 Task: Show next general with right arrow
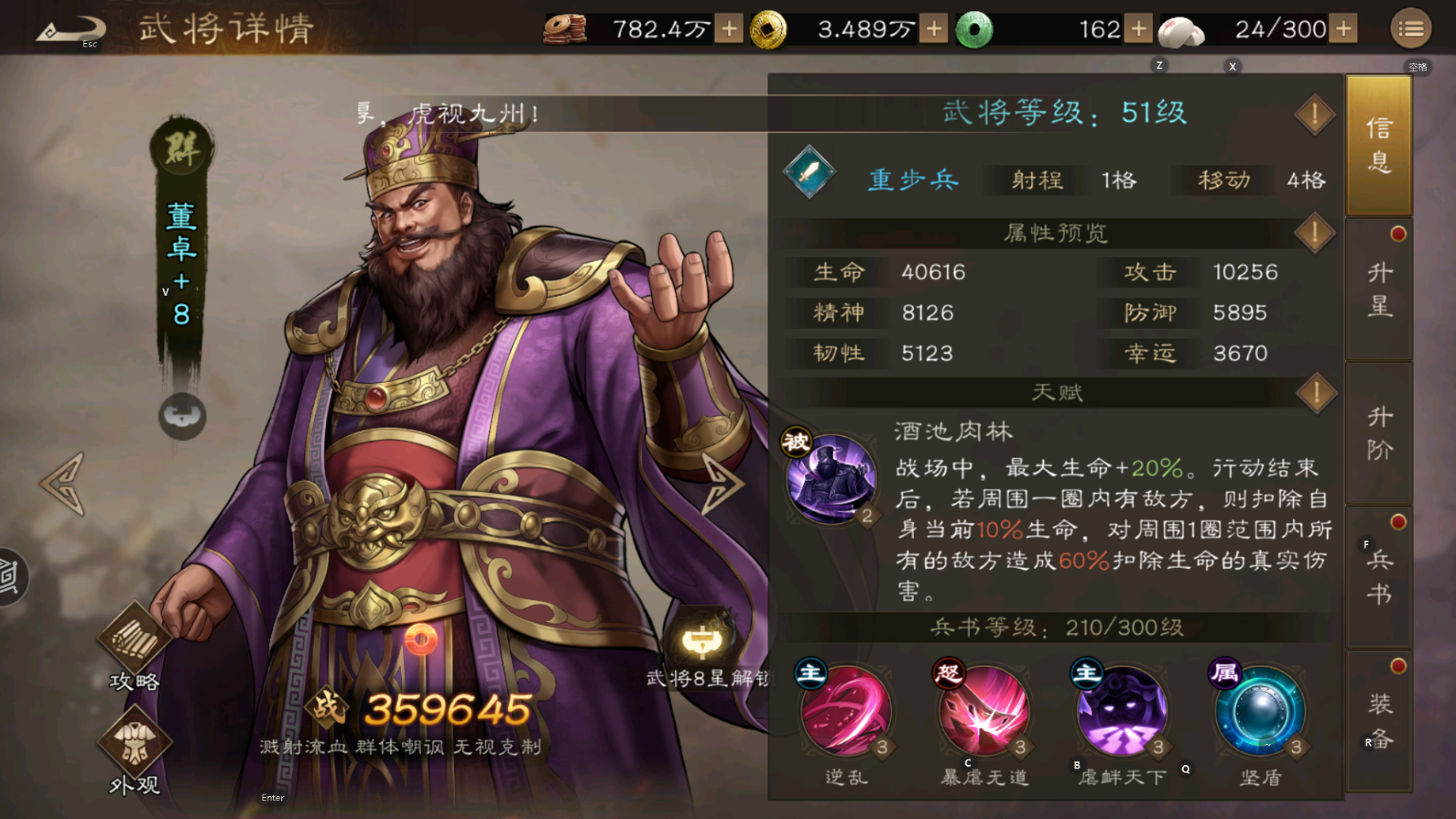(721, 484)
